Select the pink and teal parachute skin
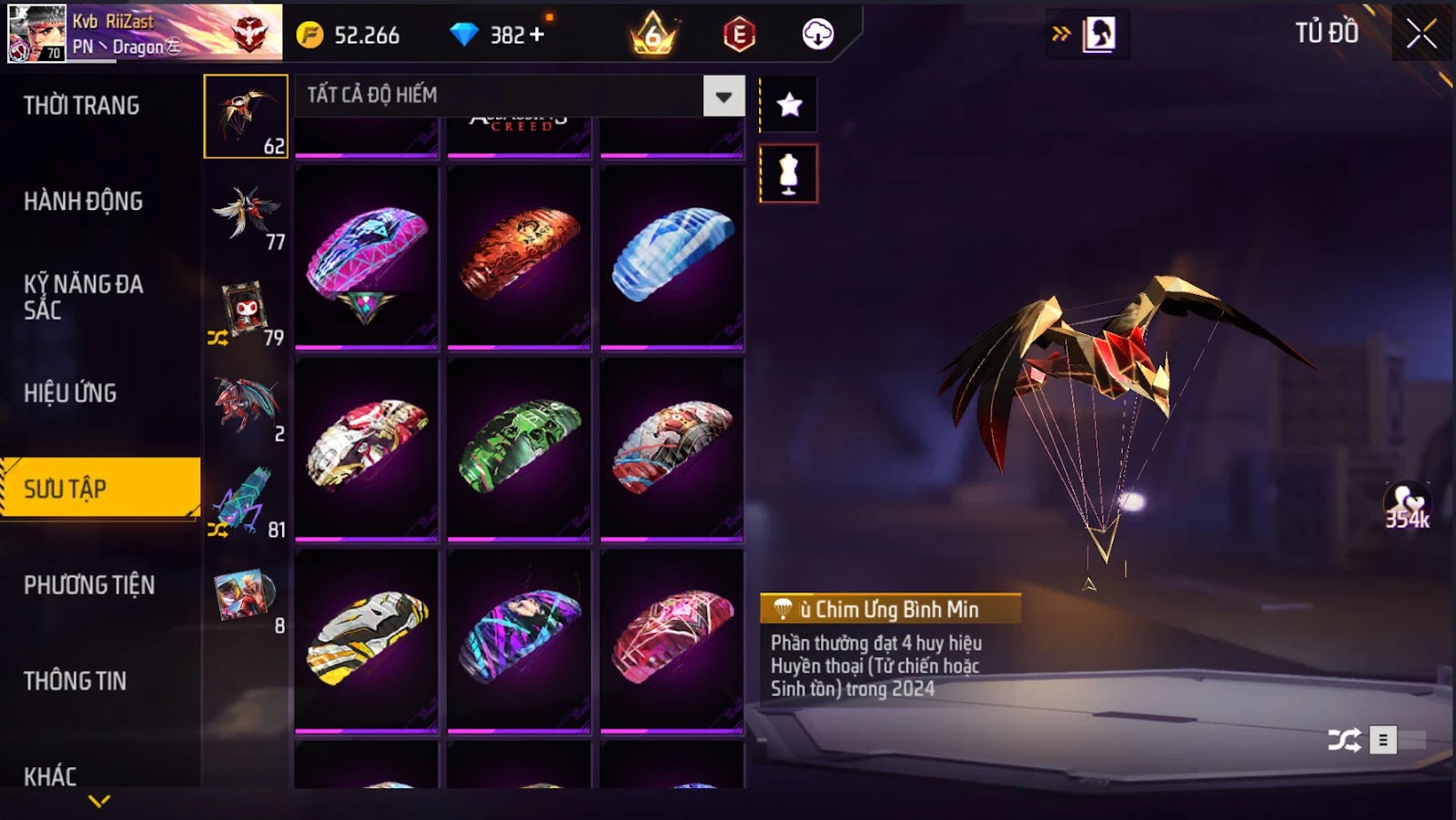 [367, 258]
